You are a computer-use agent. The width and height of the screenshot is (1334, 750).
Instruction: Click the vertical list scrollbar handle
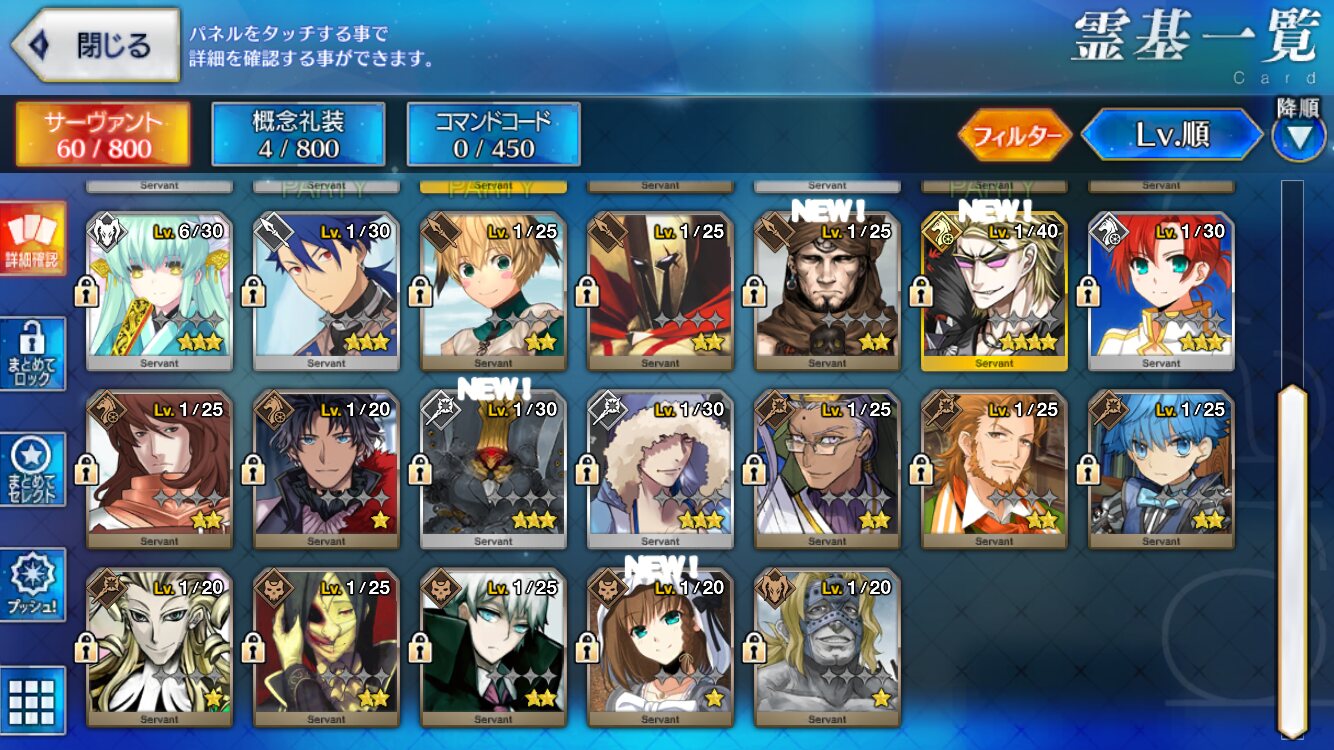click(1293, 560)
